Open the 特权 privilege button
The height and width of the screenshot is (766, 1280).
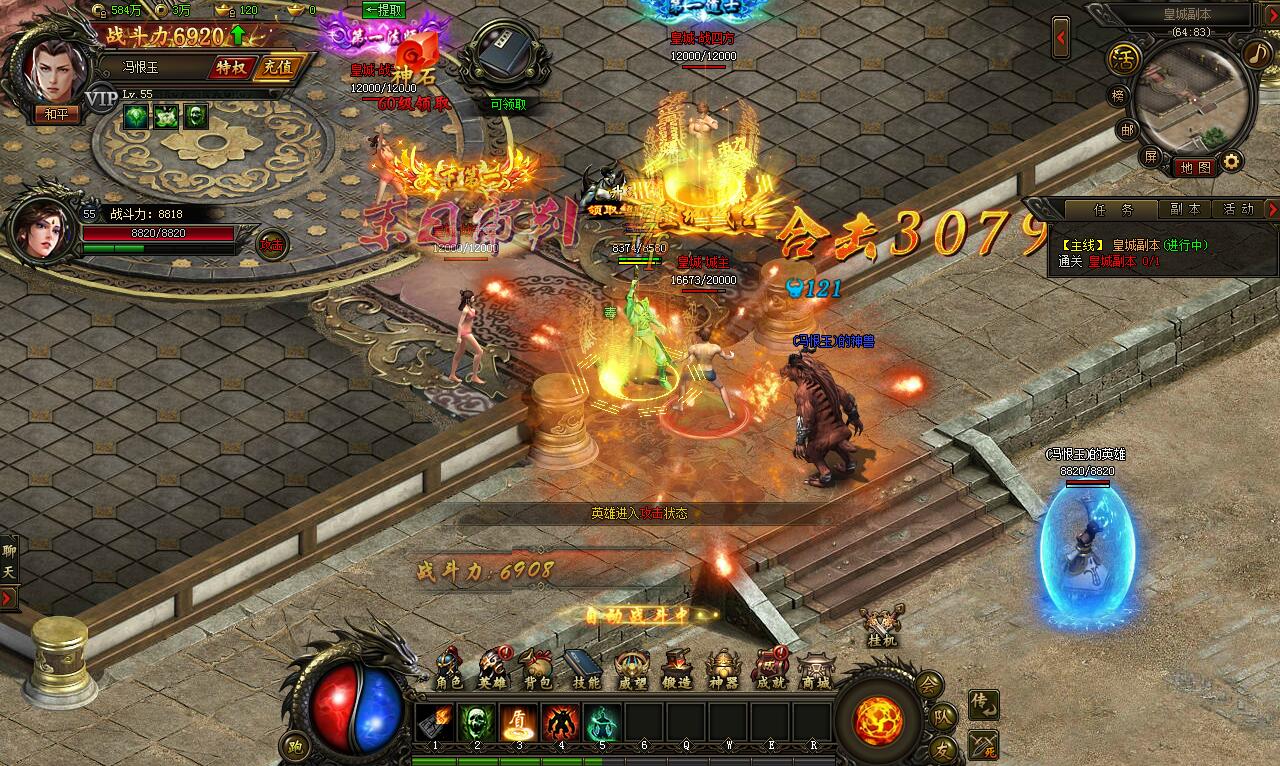229,67
